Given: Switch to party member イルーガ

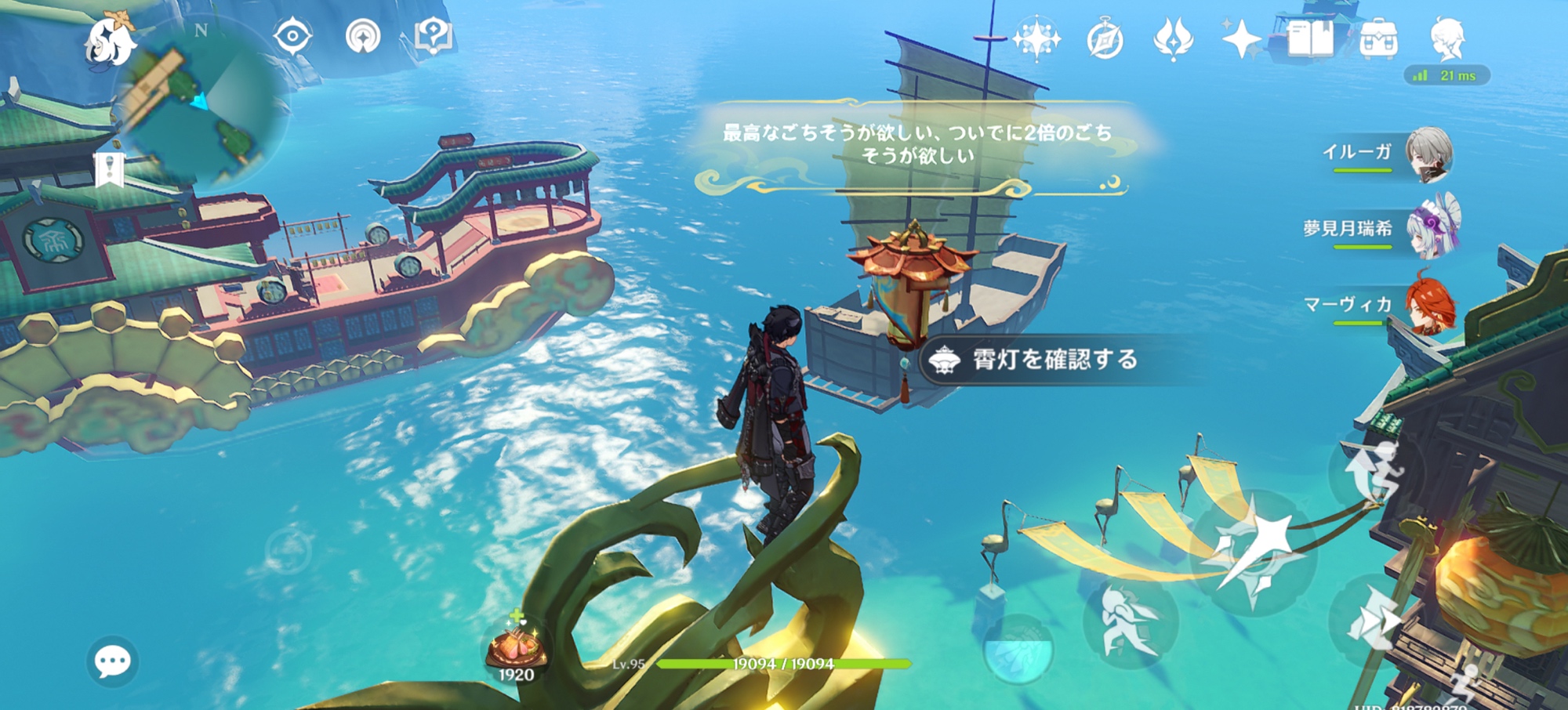Looking at the screenshot, I should tap(1428, 154).
